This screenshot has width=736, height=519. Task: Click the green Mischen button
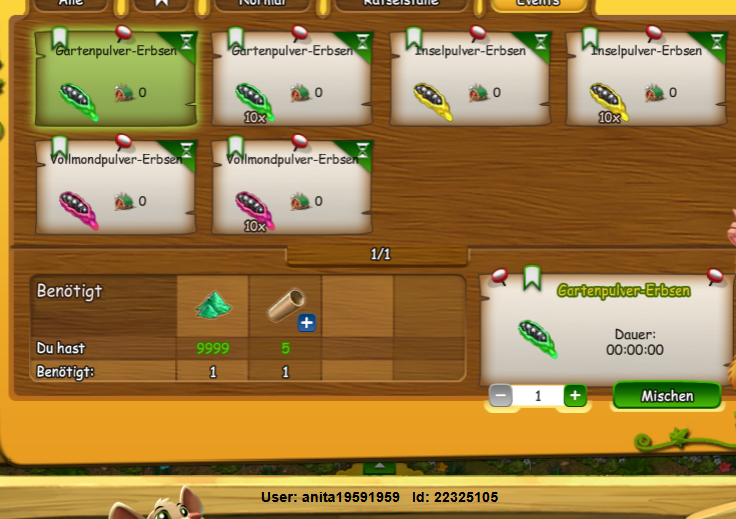pos(667,396)
